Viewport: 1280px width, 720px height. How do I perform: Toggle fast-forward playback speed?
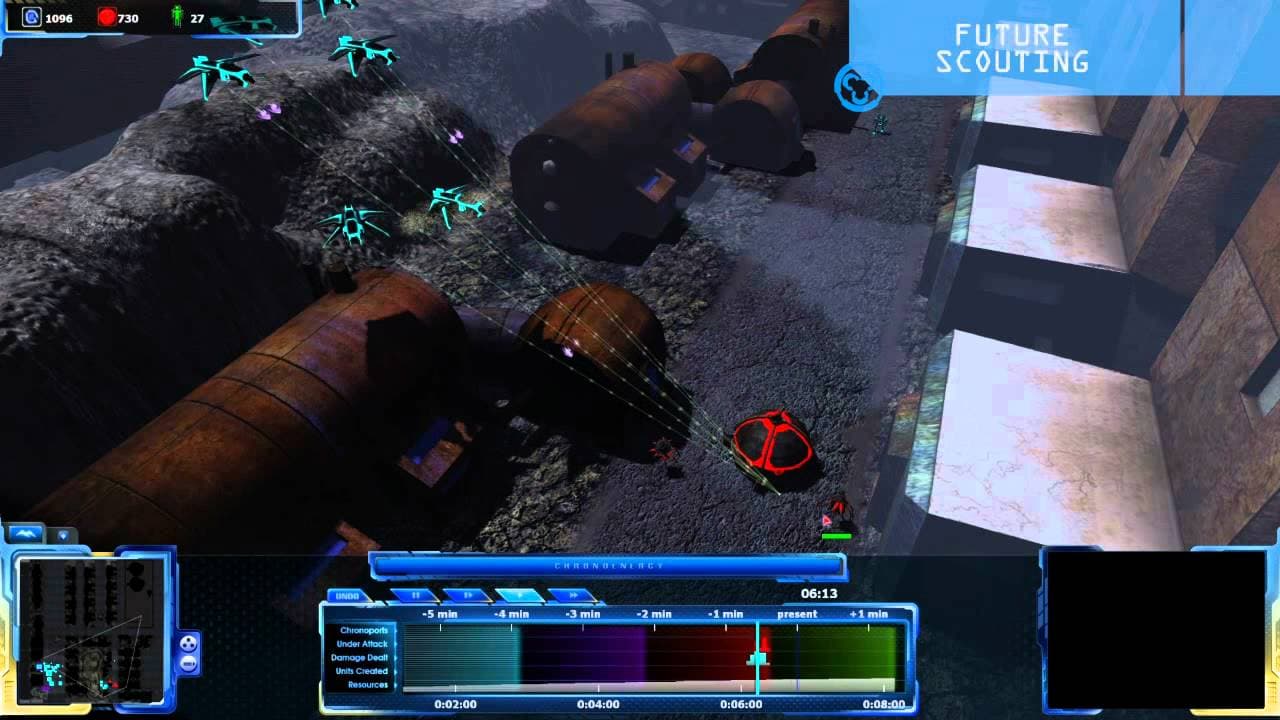point(573,594)
